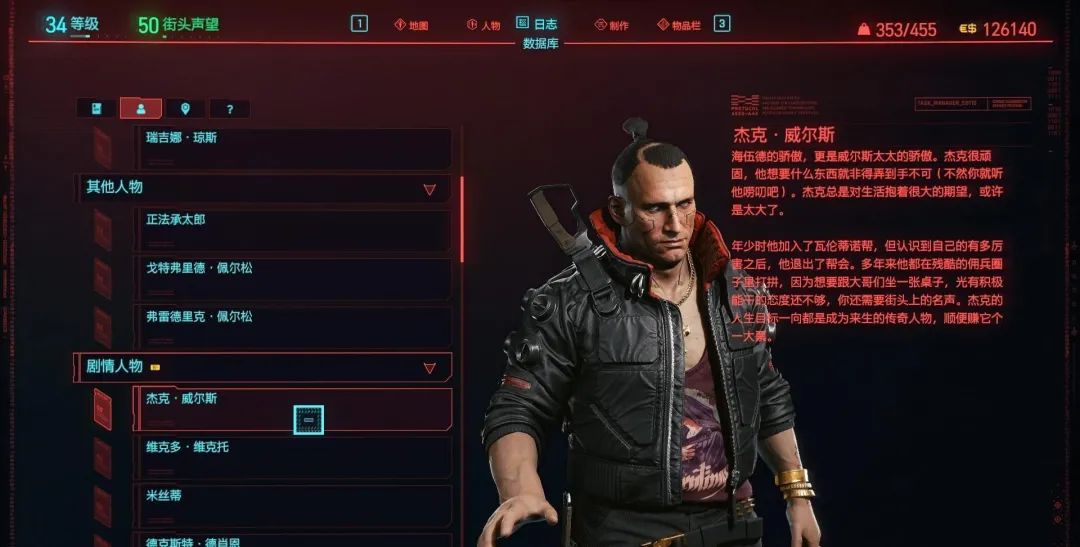The height and width of the screenshot is (547, 1080).
Task: Open the 物品栏 inventory tab
Action: pyautogui.click(x=679, y=25)
